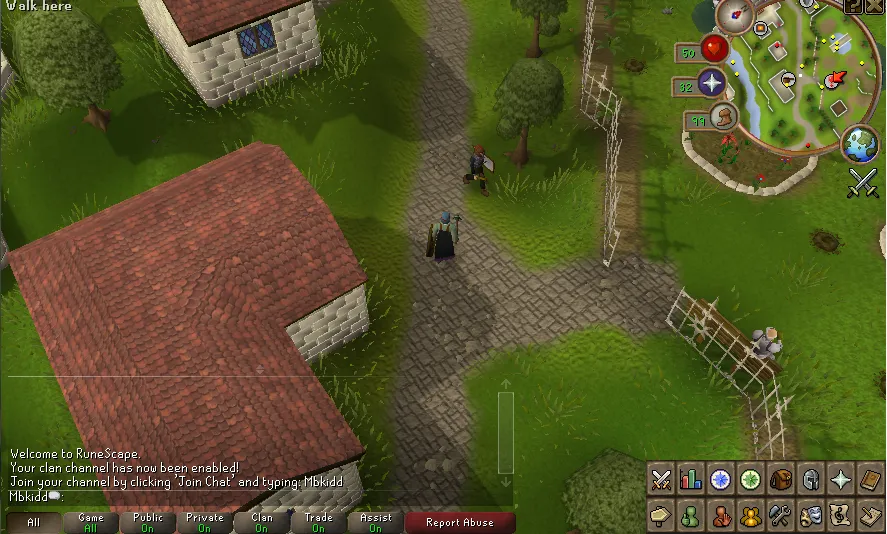887x534 pixels.
Task: Open the Friends List green figure tab
Action: point(690,516)
